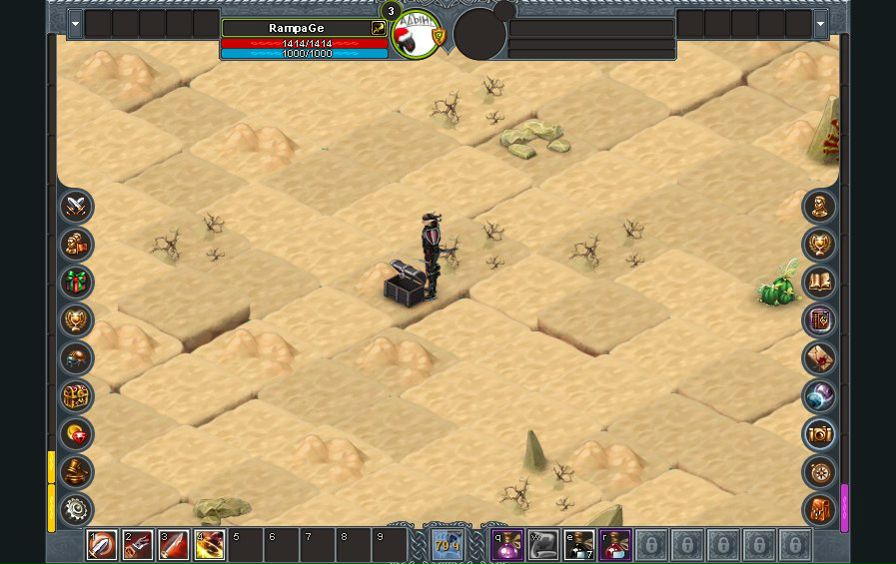Use the red potion in slot r

[615, 545]
